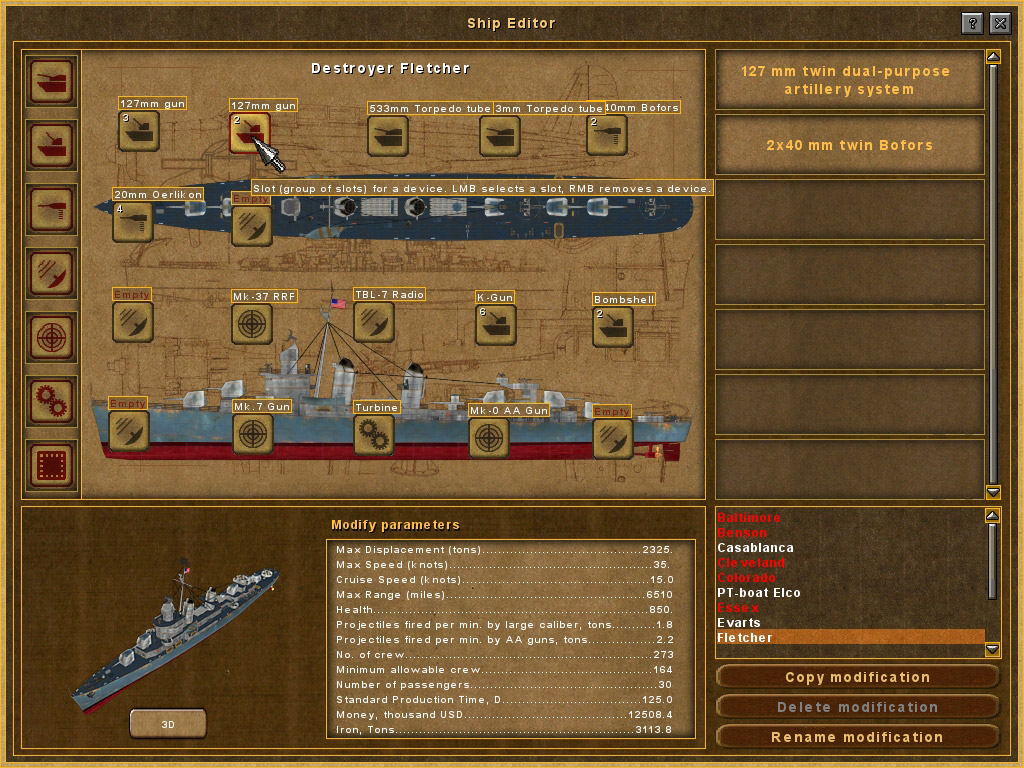
Task: Click the Rename modification button
Action: [857, 737]
